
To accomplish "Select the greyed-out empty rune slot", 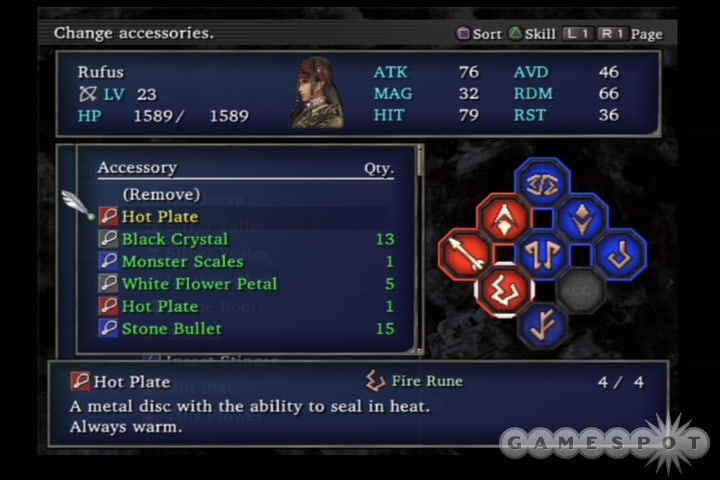I will [581, 291].
